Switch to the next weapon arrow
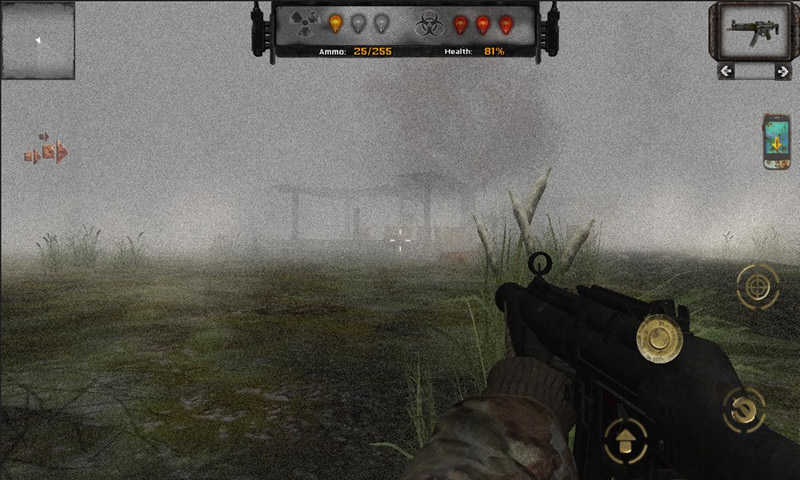Image resolution: width=800 pixels, height=480 pixels. (781, 71)
